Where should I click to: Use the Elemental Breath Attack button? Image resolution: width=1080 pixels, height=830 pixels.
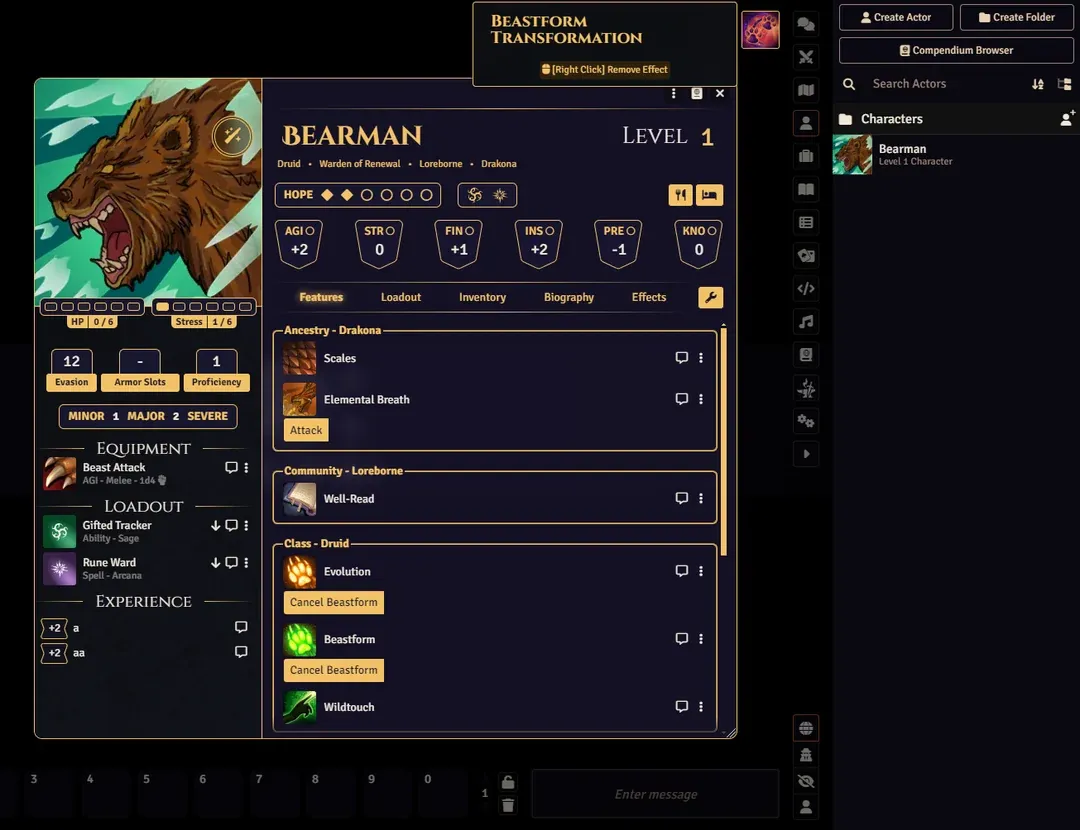click(x=306, y=430)
